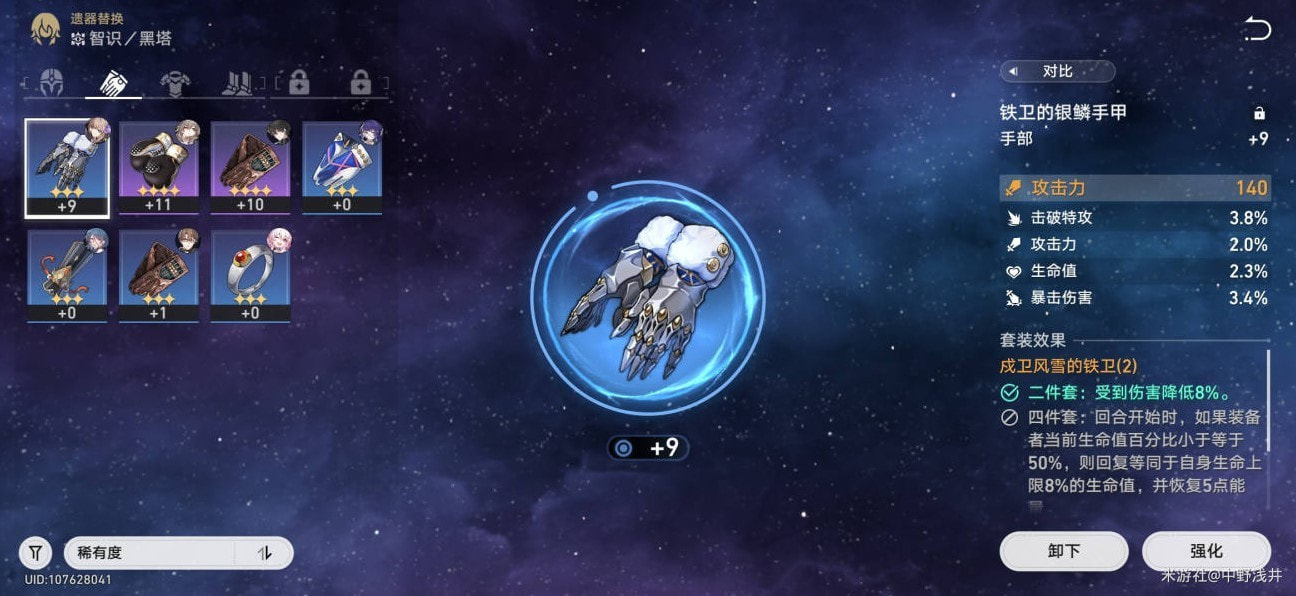Choose the +0 silver ring relic
This screenshot has height=596, width=1296.
coord(250,276)
